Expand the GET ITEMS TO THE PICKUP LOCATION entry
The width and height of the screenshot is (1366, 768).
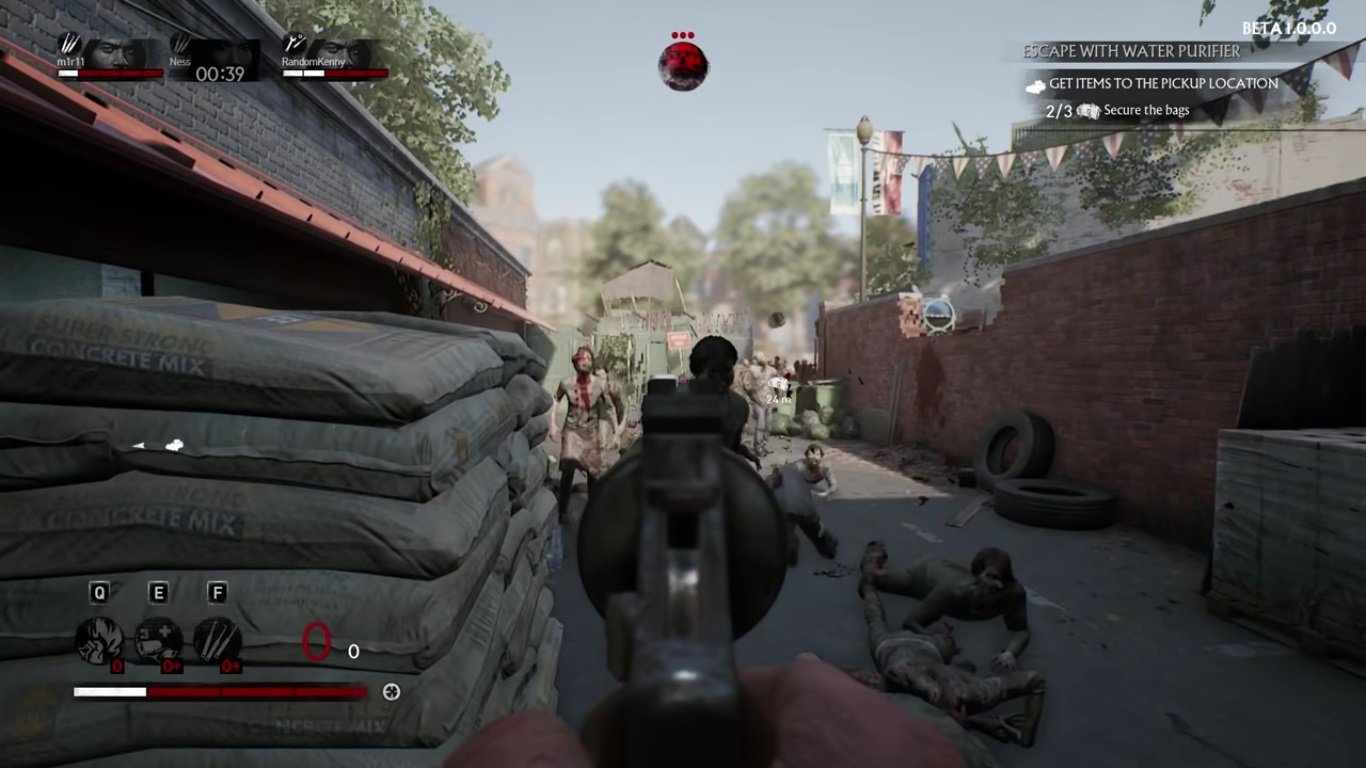coord(1164,83)
